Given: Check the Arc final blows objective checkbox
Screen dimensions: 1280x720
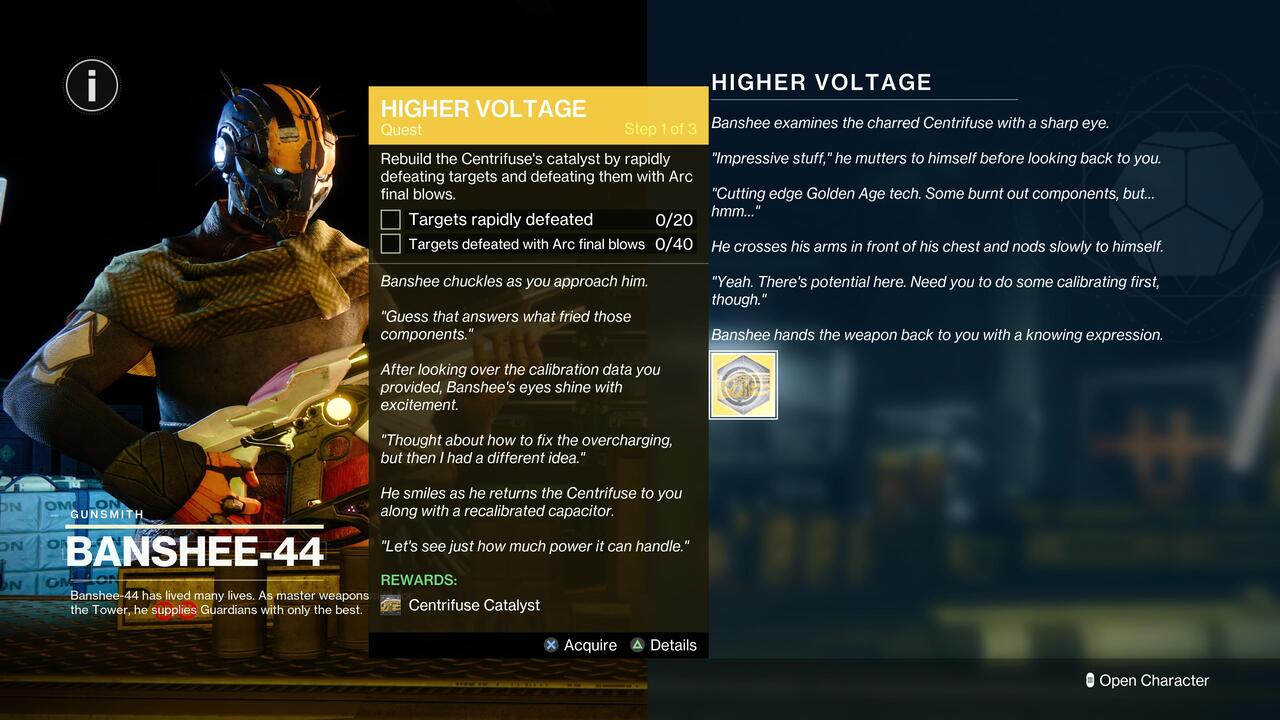Looking at the screenshot, I should 388,243.
